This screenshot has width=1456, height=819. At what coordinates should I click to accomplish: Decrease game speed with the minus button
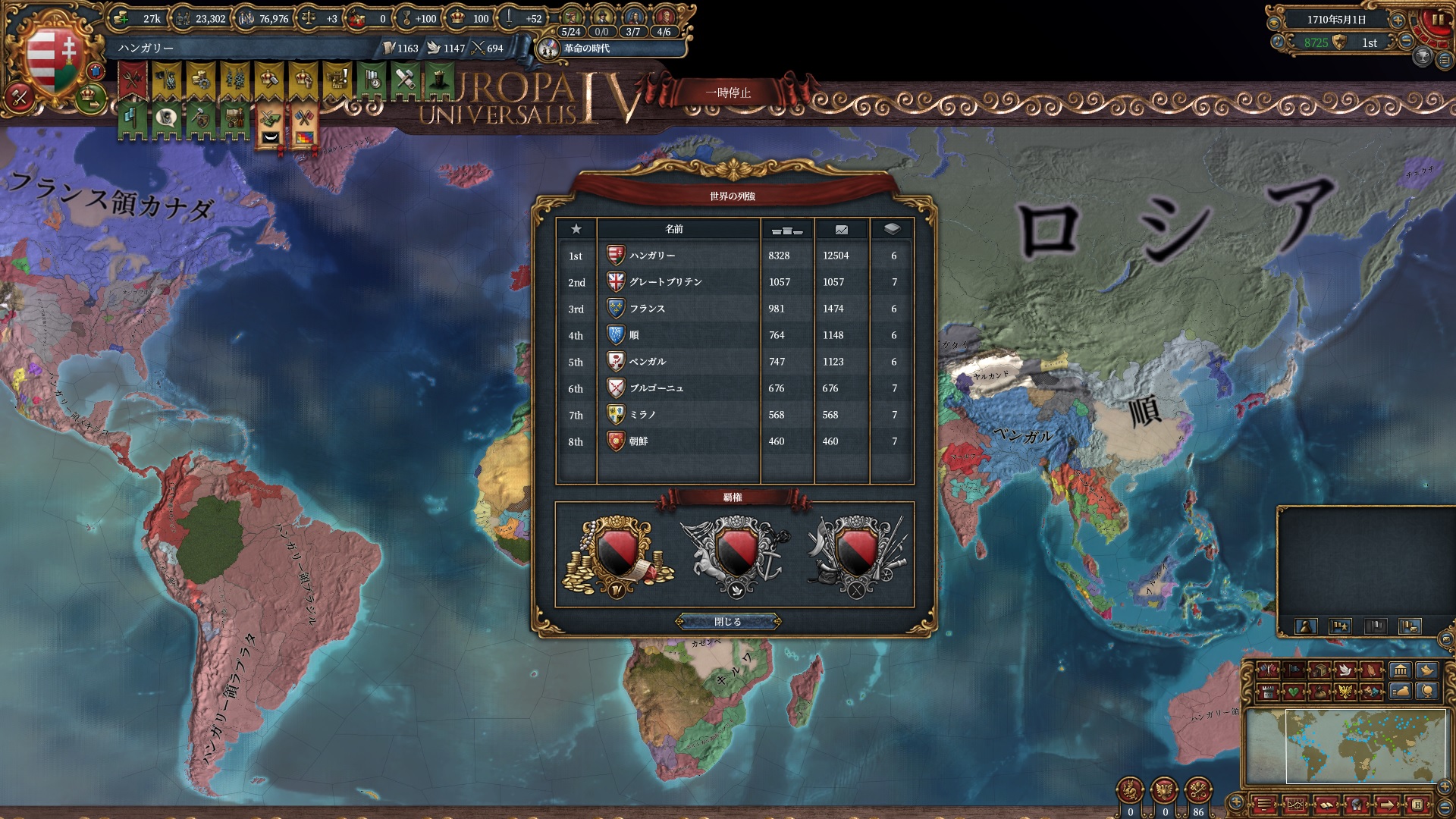(x=1405, y=42)
